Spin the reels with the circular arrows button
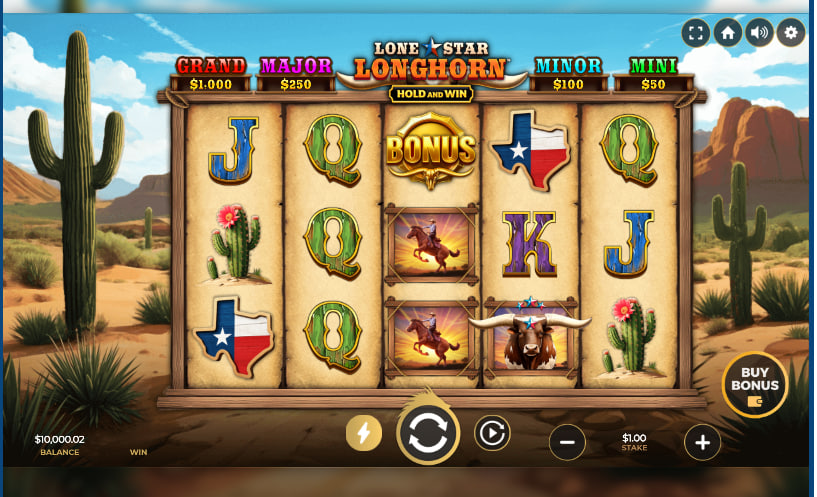 pyautogui.click(x=428, y=434)
